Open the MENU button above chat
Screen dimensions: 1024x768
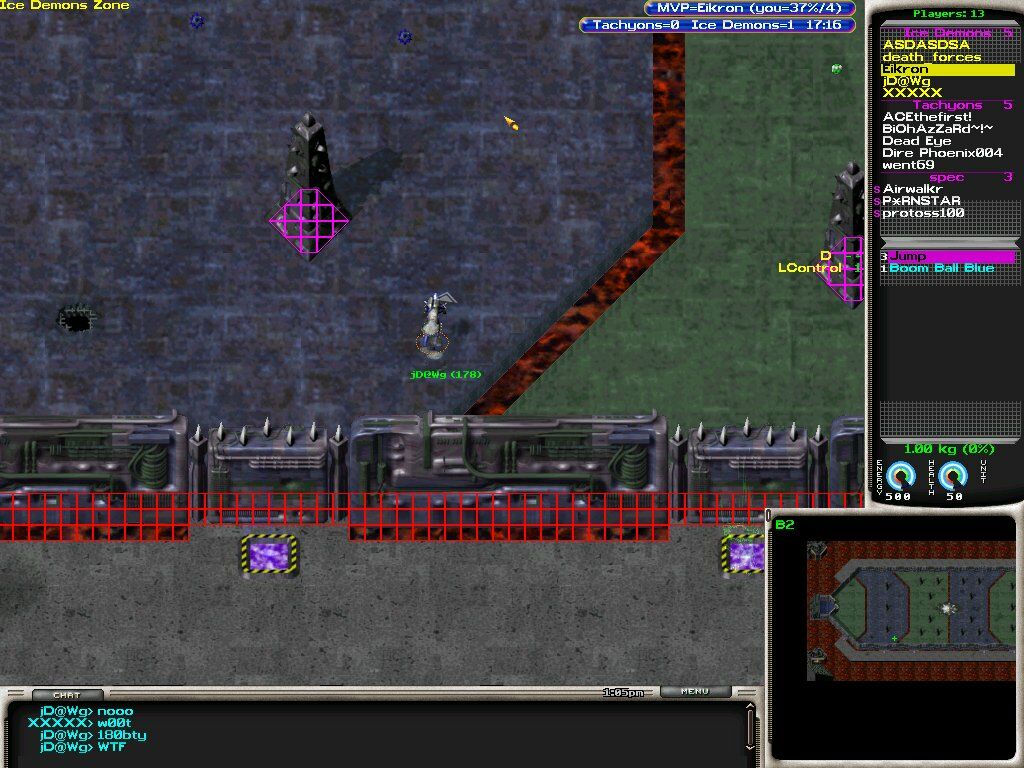[694, 691]
